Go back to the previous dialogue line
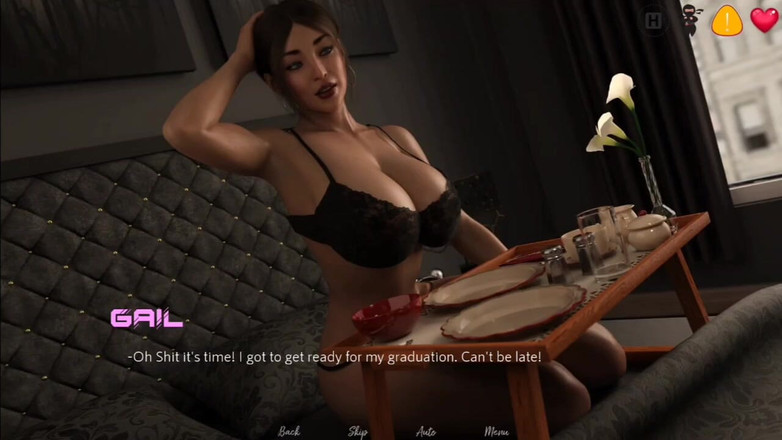782x440 pixels. coord(289,431)
